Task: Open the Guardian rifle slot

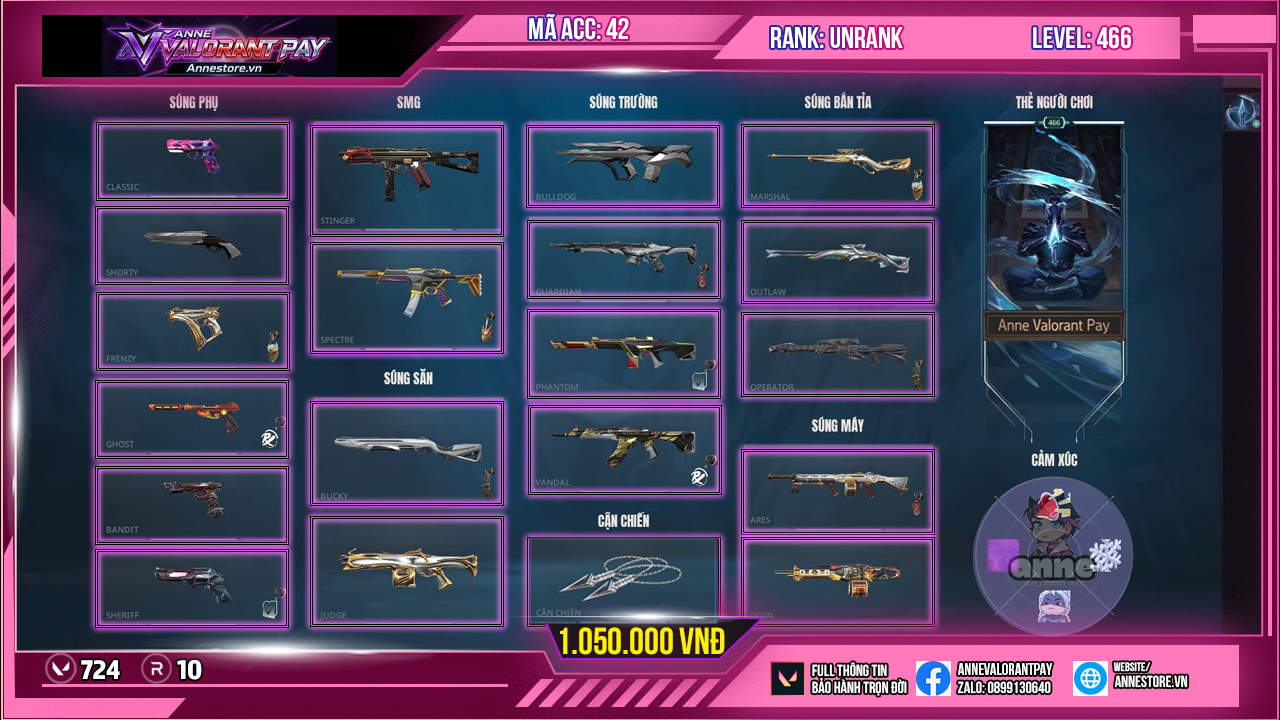Action: pyautogui.click(x=623, y=259)
